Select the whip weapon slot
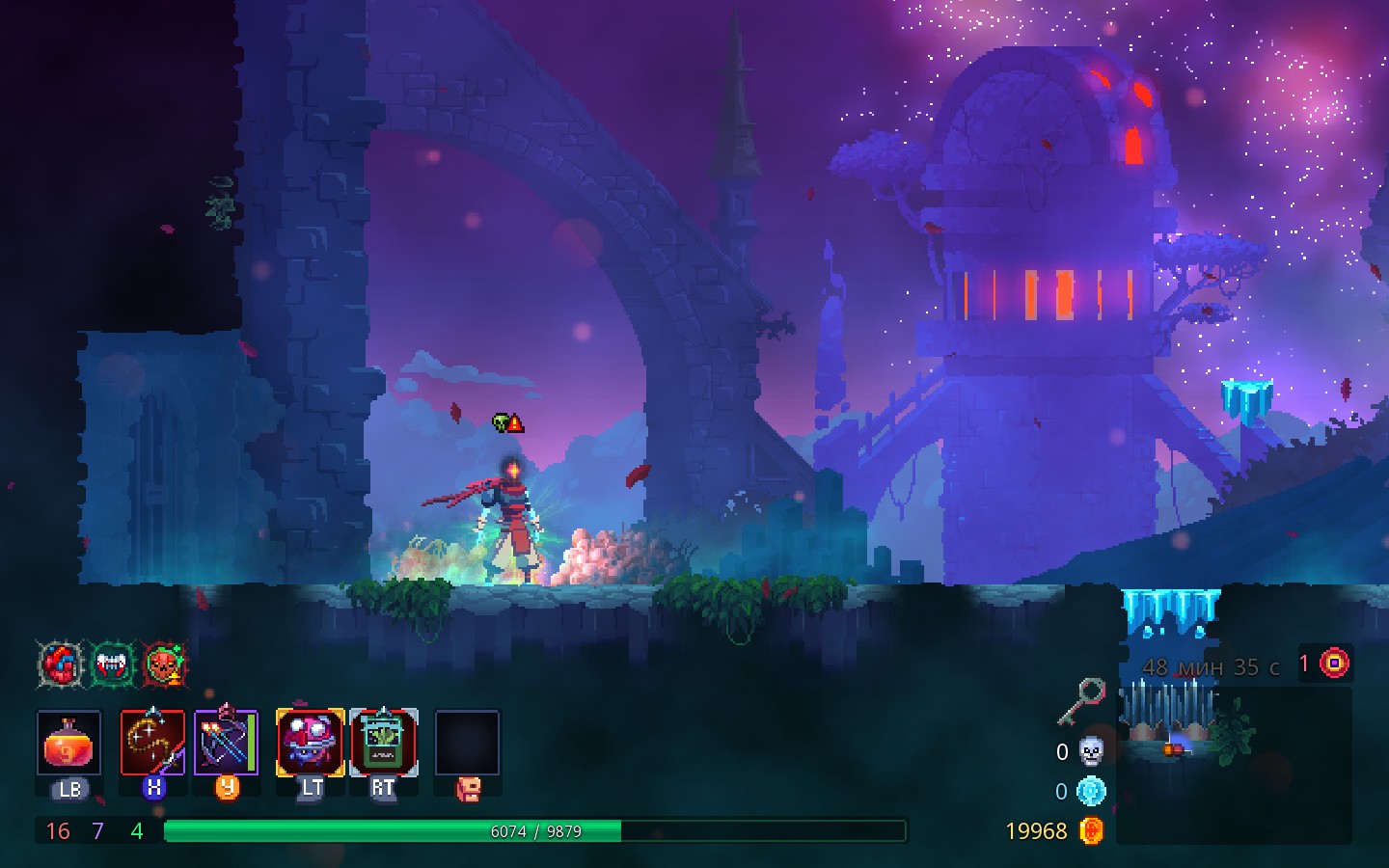 [152, 743]
